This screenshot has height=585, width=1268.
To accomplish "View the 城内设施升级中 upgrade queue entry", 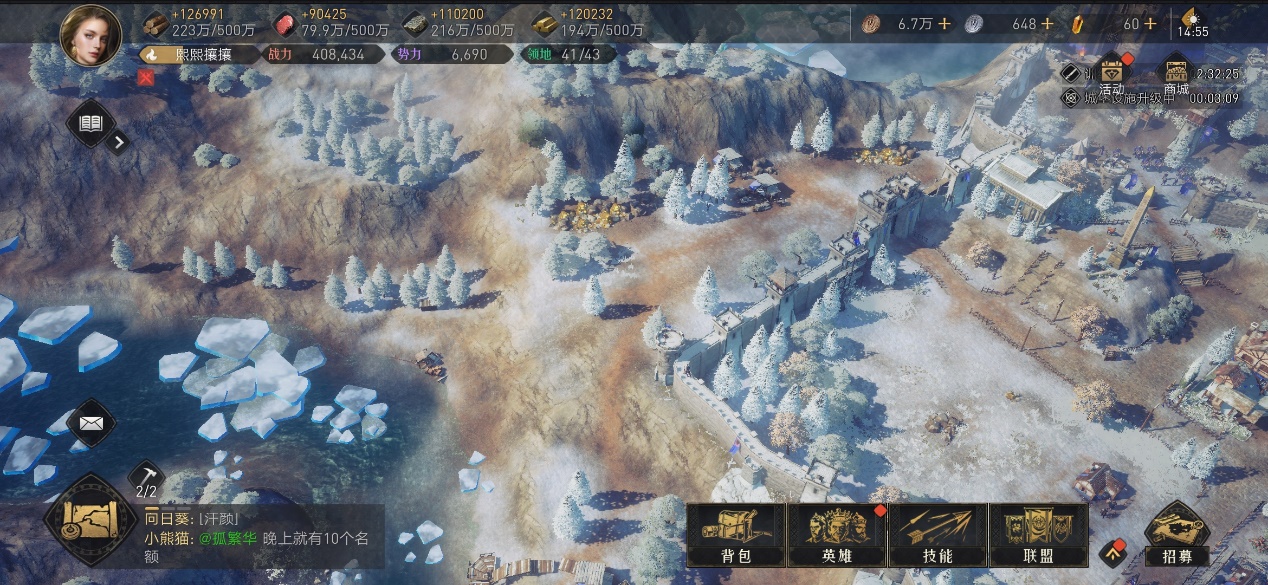I will tap(1150, 98).
